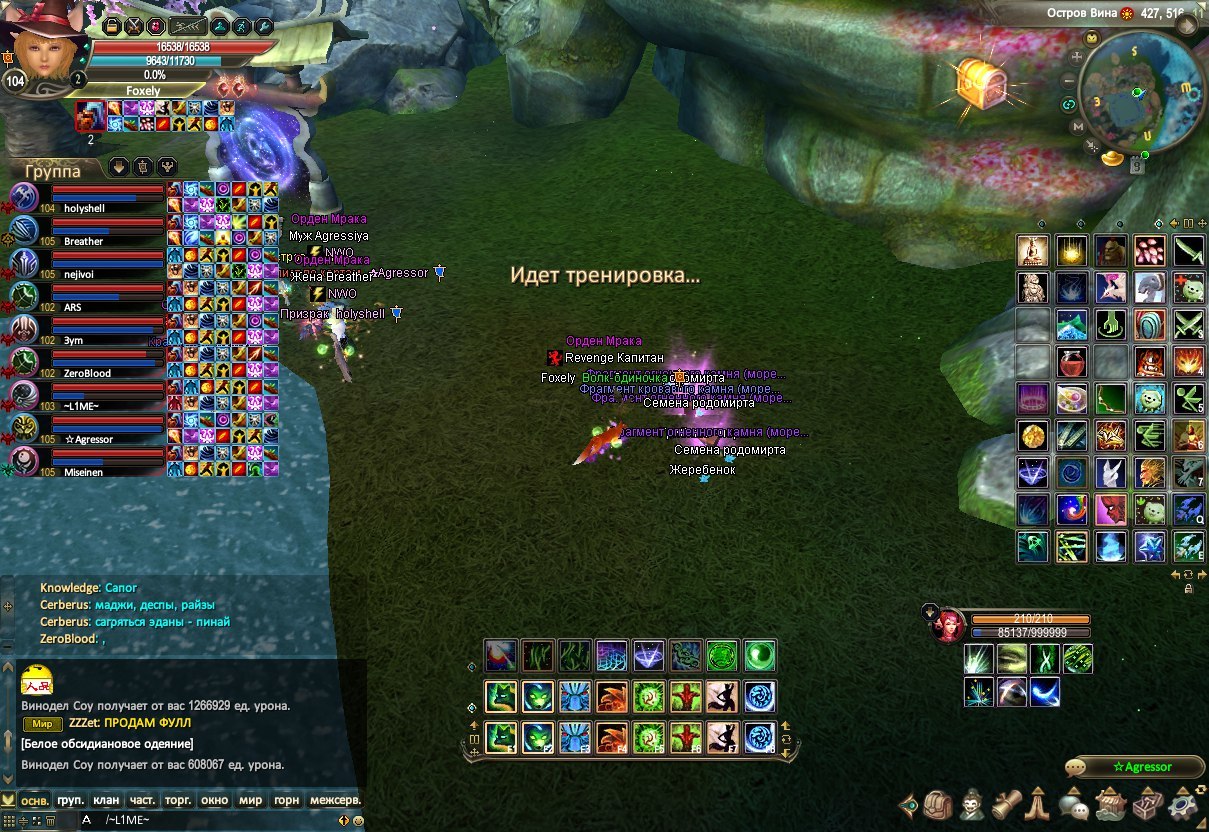Click the red-haired pet portrait

click(x=944, y=626)
